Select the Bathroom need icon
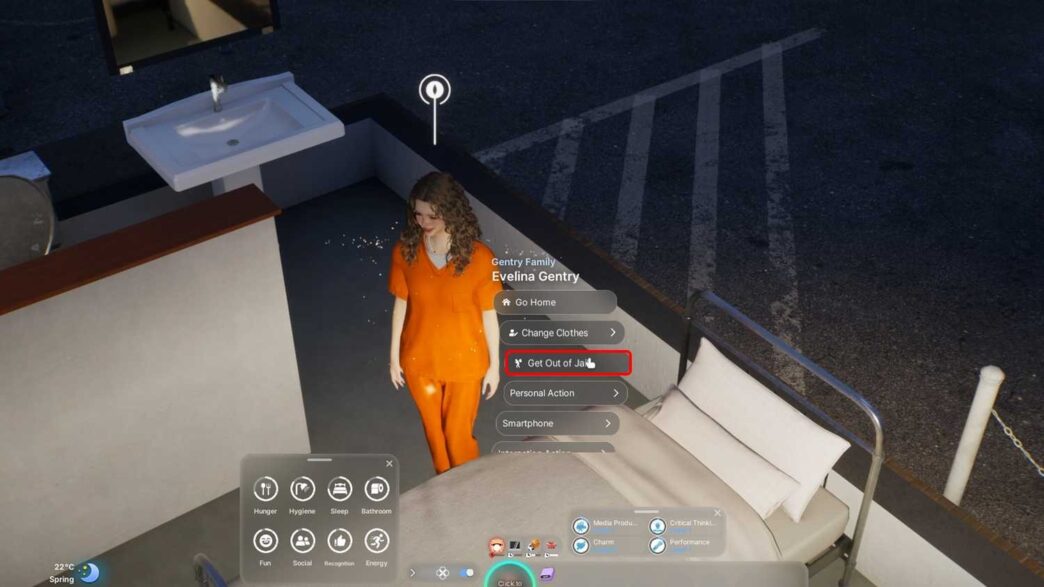Image resolution: width=1044 pixels, height=587 pixels. click(376, 489)
